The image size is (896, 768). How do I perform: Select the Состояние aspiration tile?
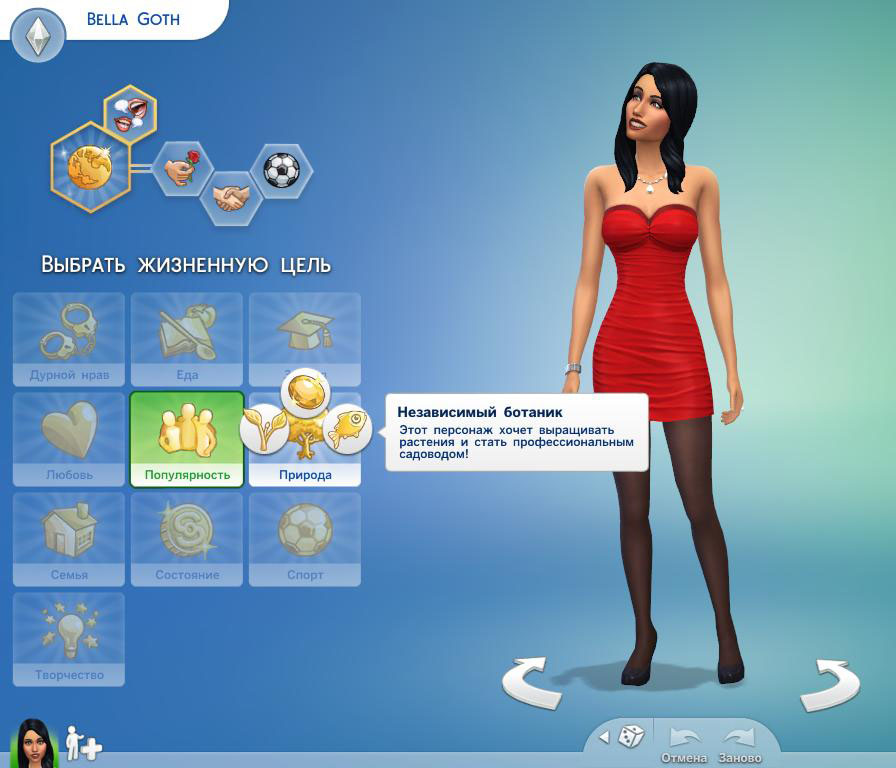coord(187,538)
